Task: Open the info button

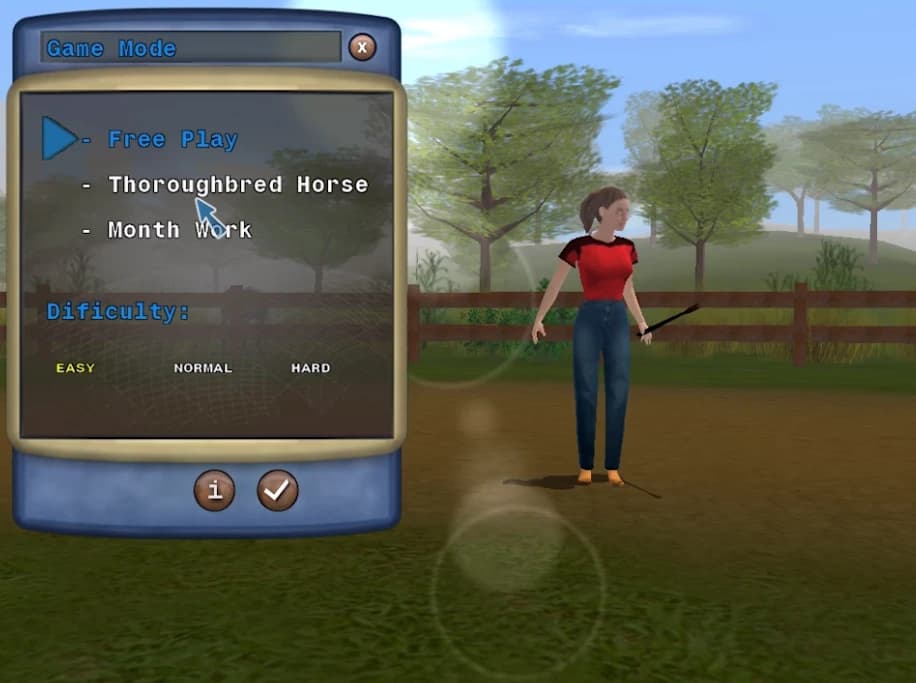Action: (x=214, y=490)
